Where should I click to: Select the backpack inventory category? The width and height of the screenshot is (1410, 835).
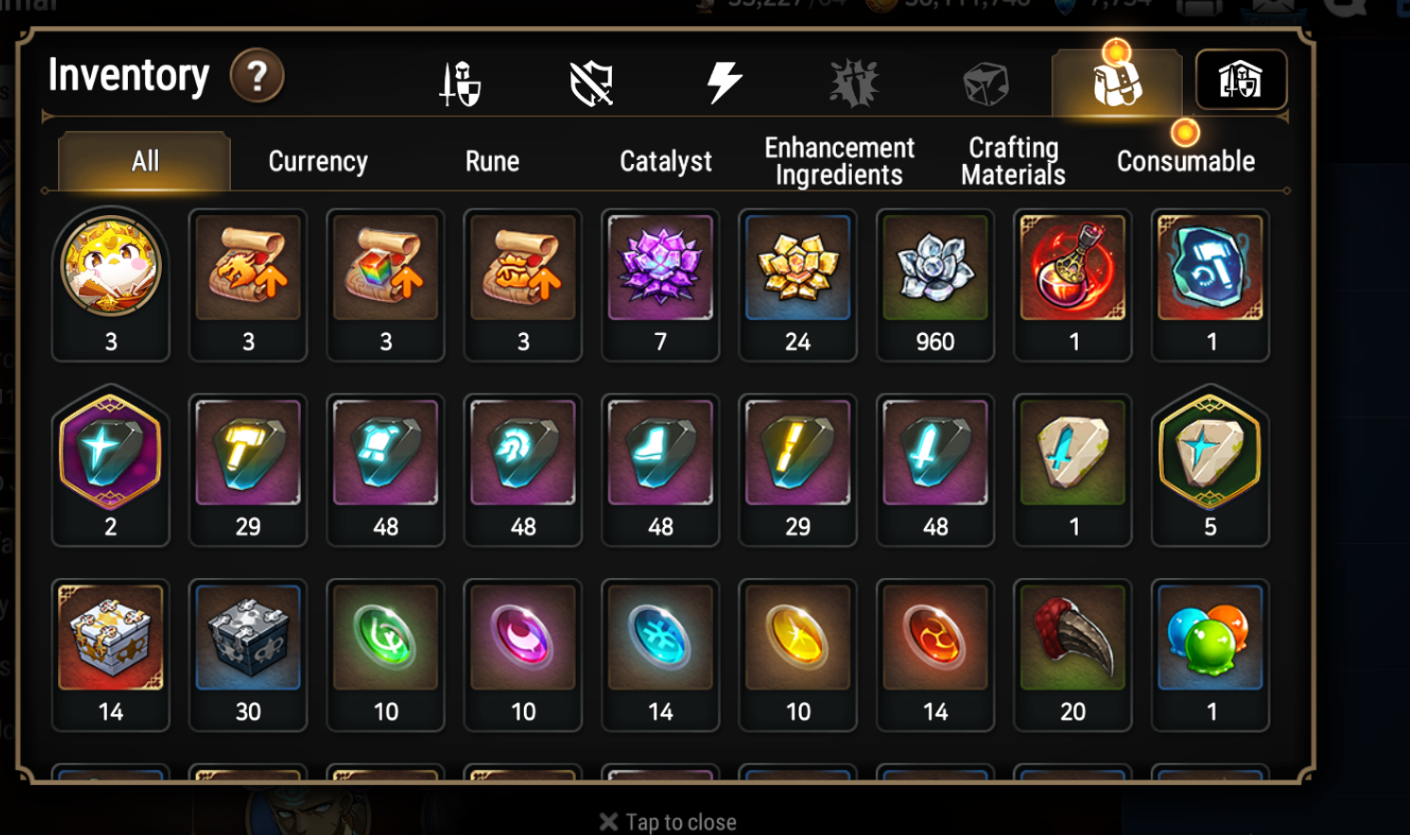tap(1117, 83)
